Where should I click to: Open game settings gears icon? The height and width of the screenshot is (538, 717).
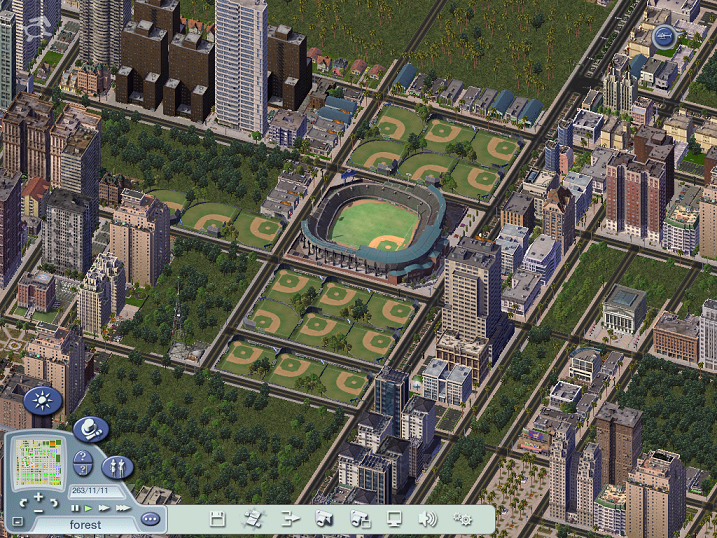pos(463,518)
